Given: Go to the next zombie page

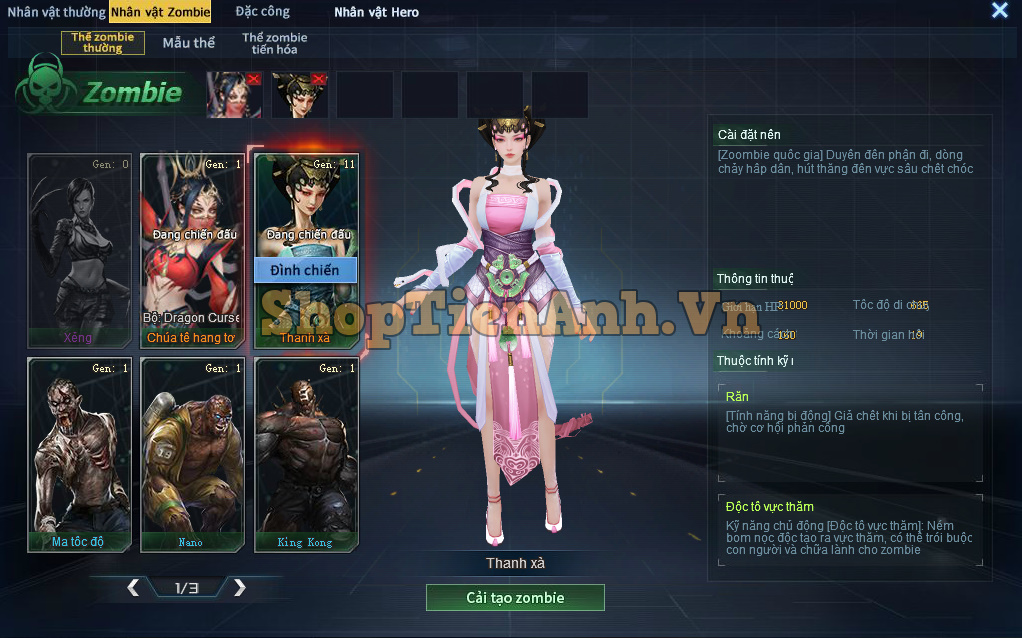Looking at the screenshot, I should 239,588.
